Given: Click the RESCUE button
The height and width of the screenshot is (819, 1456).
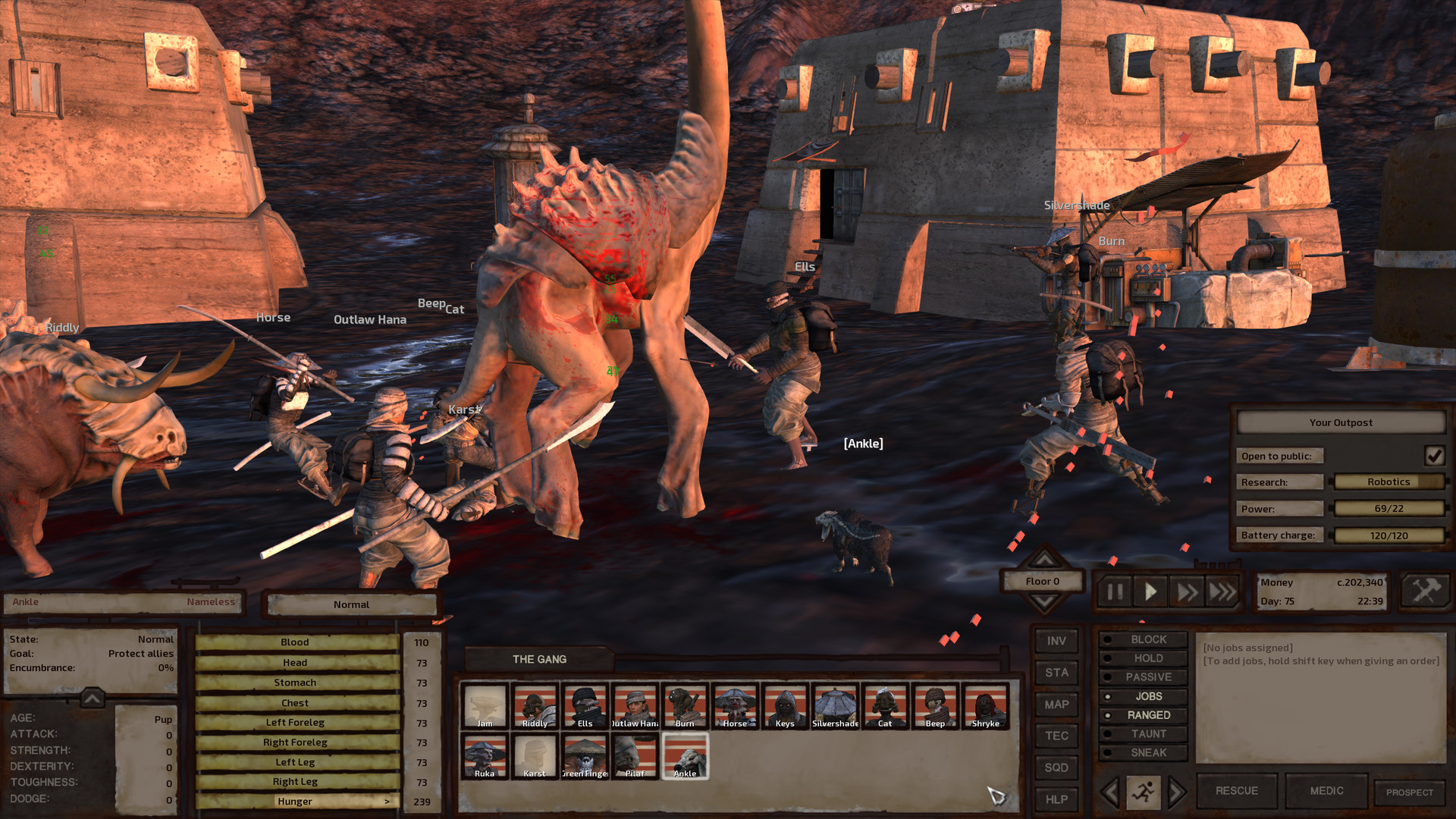Looking at the screenshot, I should (x=1236, y=790).
